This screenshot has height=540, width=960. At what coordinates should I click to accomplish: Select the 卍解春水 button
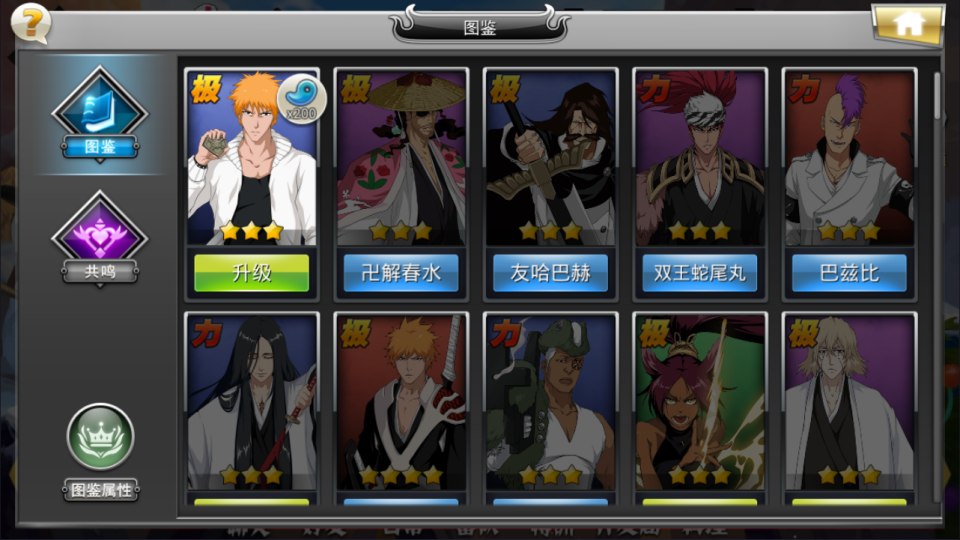pyautogui.click(x=401, y=272)
